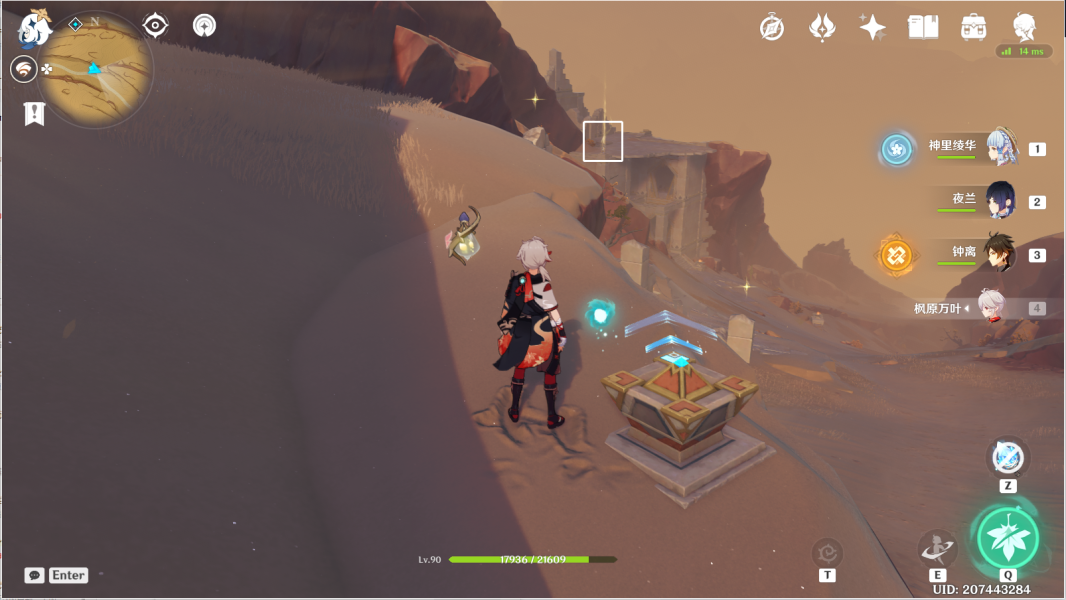Open the compass icon in the top bar
This screenshot has height=600, width=1066.
[x=771, y=27]
